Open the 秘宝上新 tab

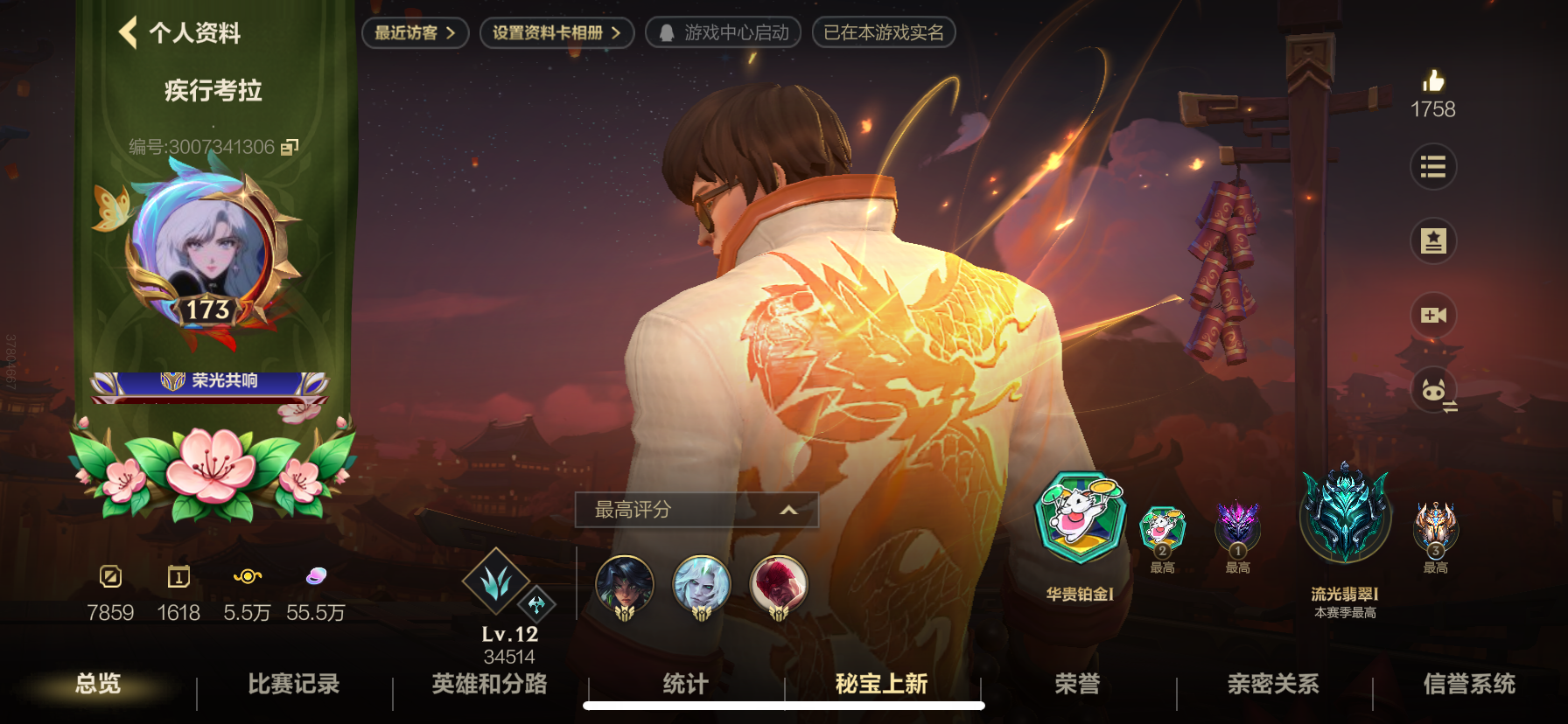point(879,686)
